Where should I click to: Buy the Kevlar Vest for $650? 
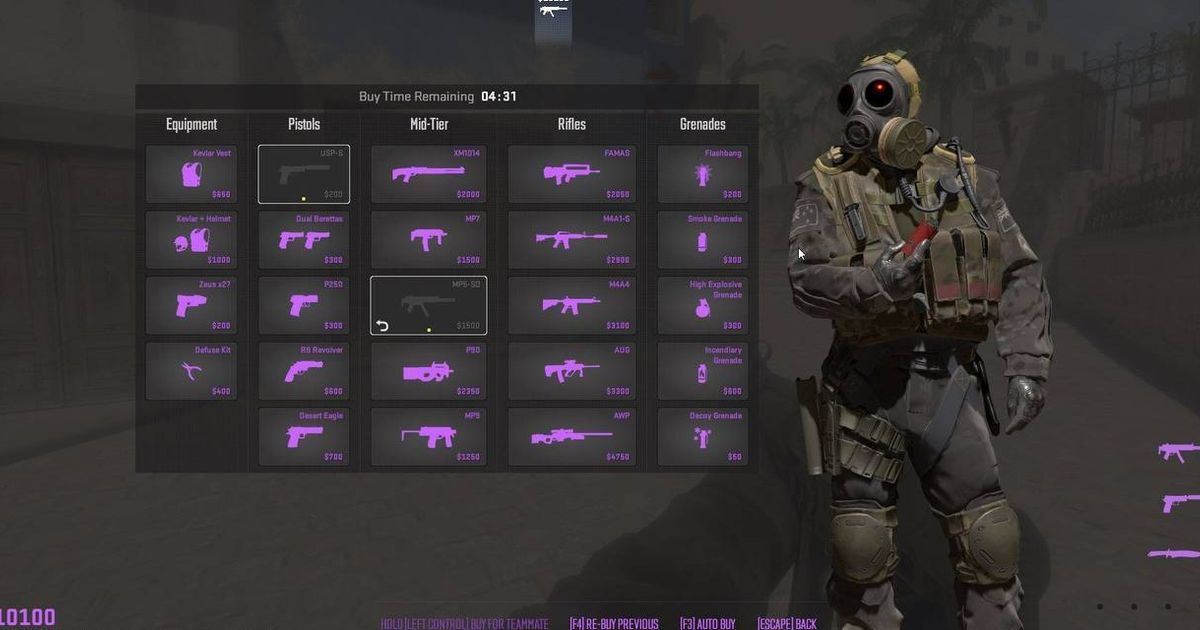192,174
